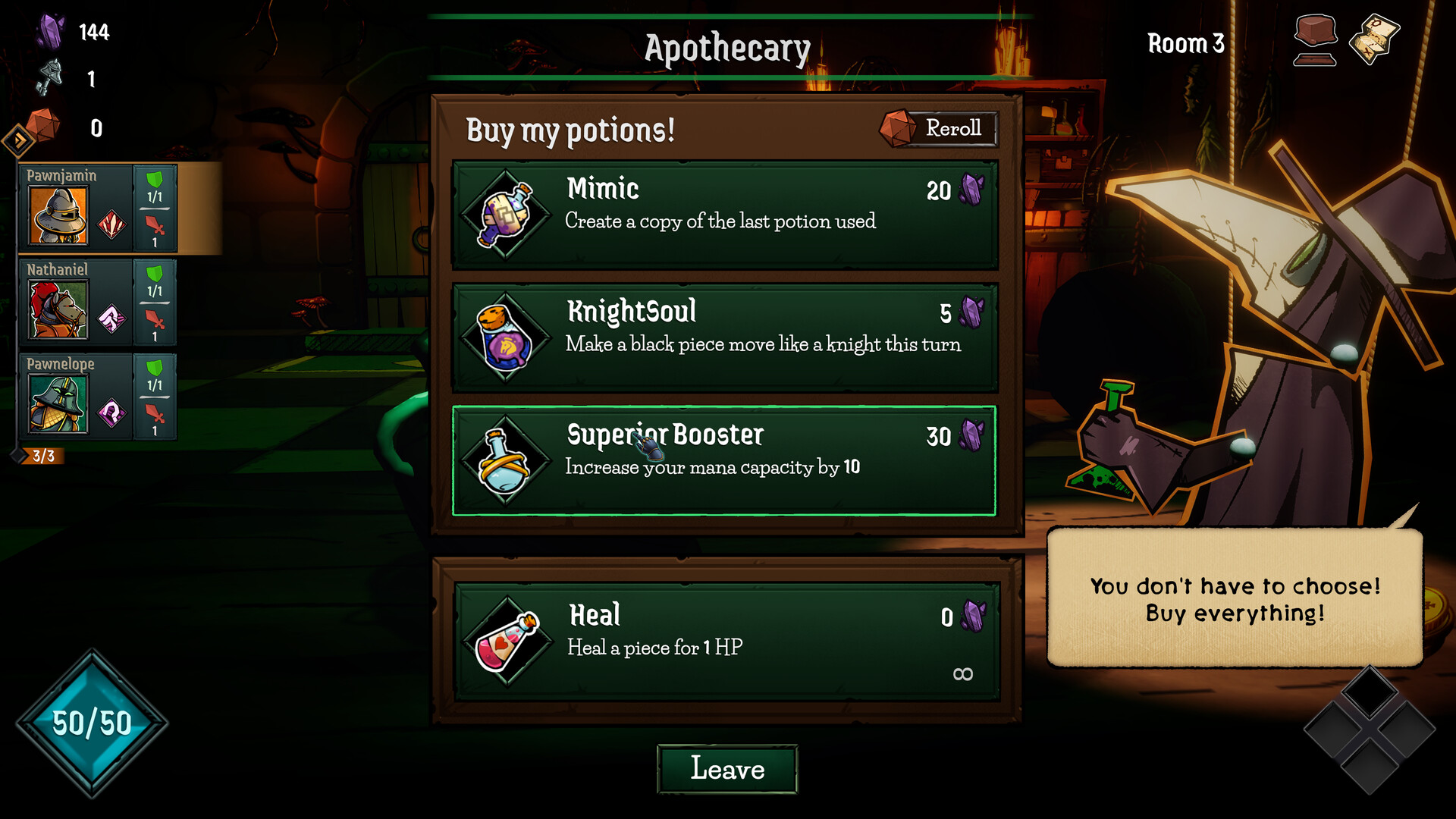
Task: Reroll the potion shop offers
Action: click(x=939, y=128)
